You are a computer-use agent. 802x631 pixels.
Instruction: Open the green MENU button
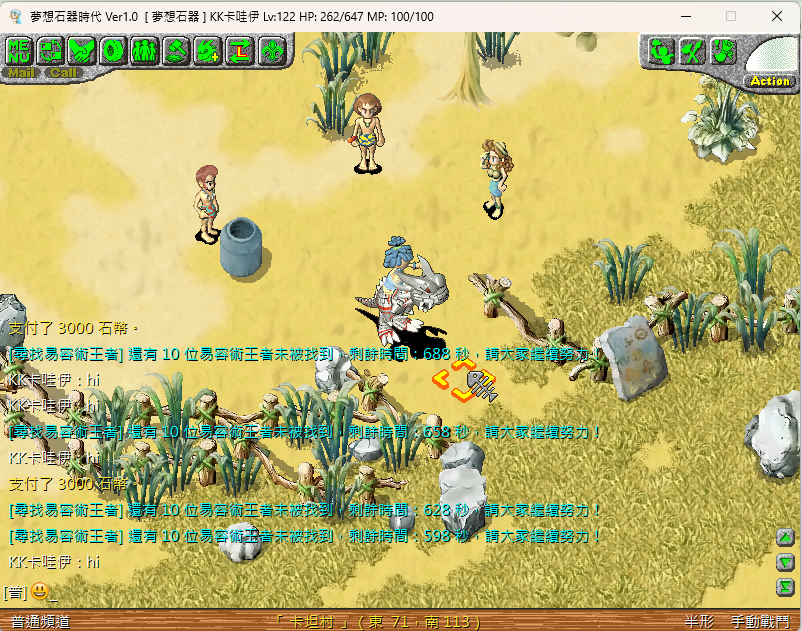point(20,50)
